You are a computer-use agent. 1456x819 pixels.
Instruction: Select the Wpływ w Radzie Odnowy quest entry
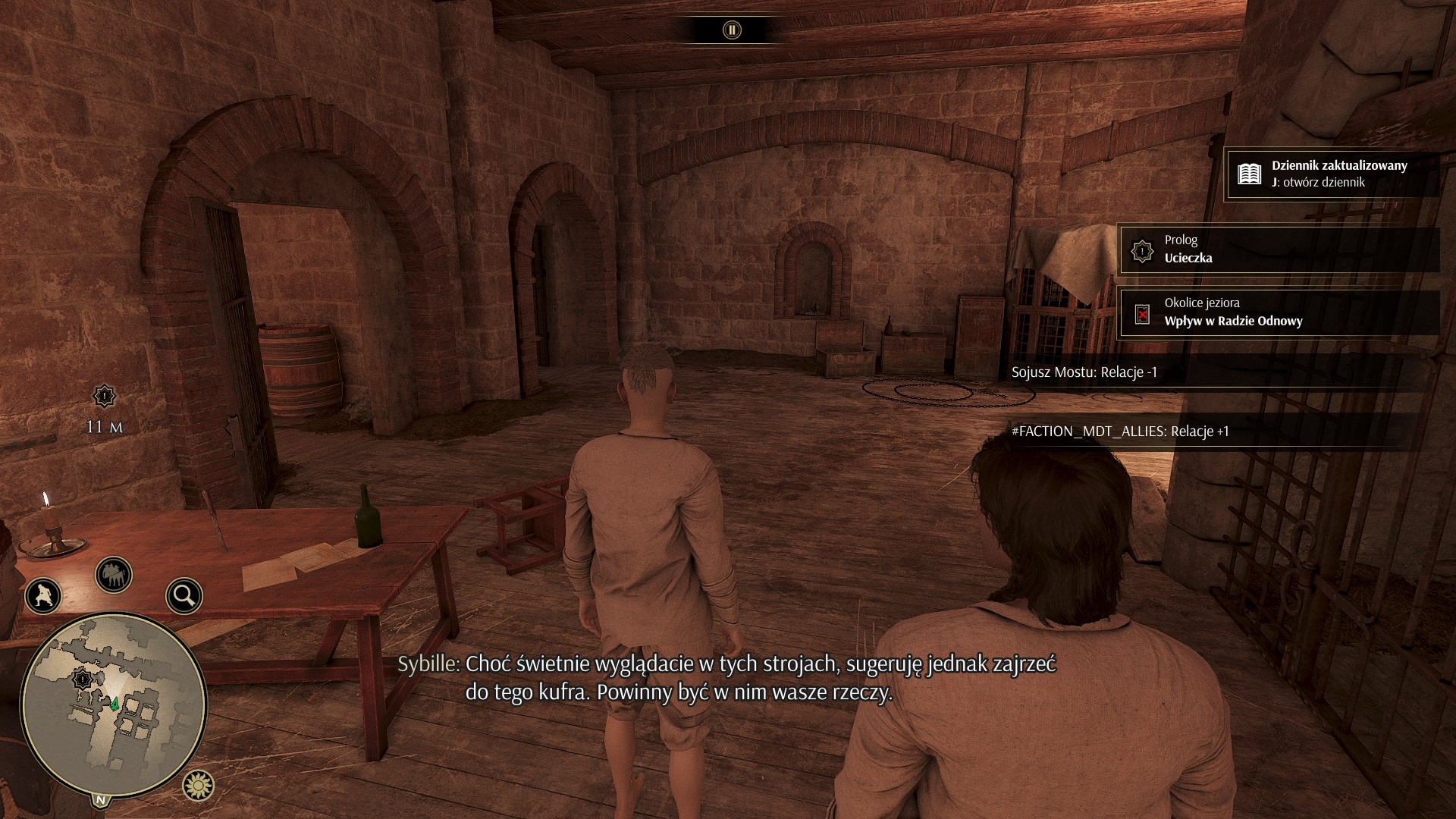1279,312
